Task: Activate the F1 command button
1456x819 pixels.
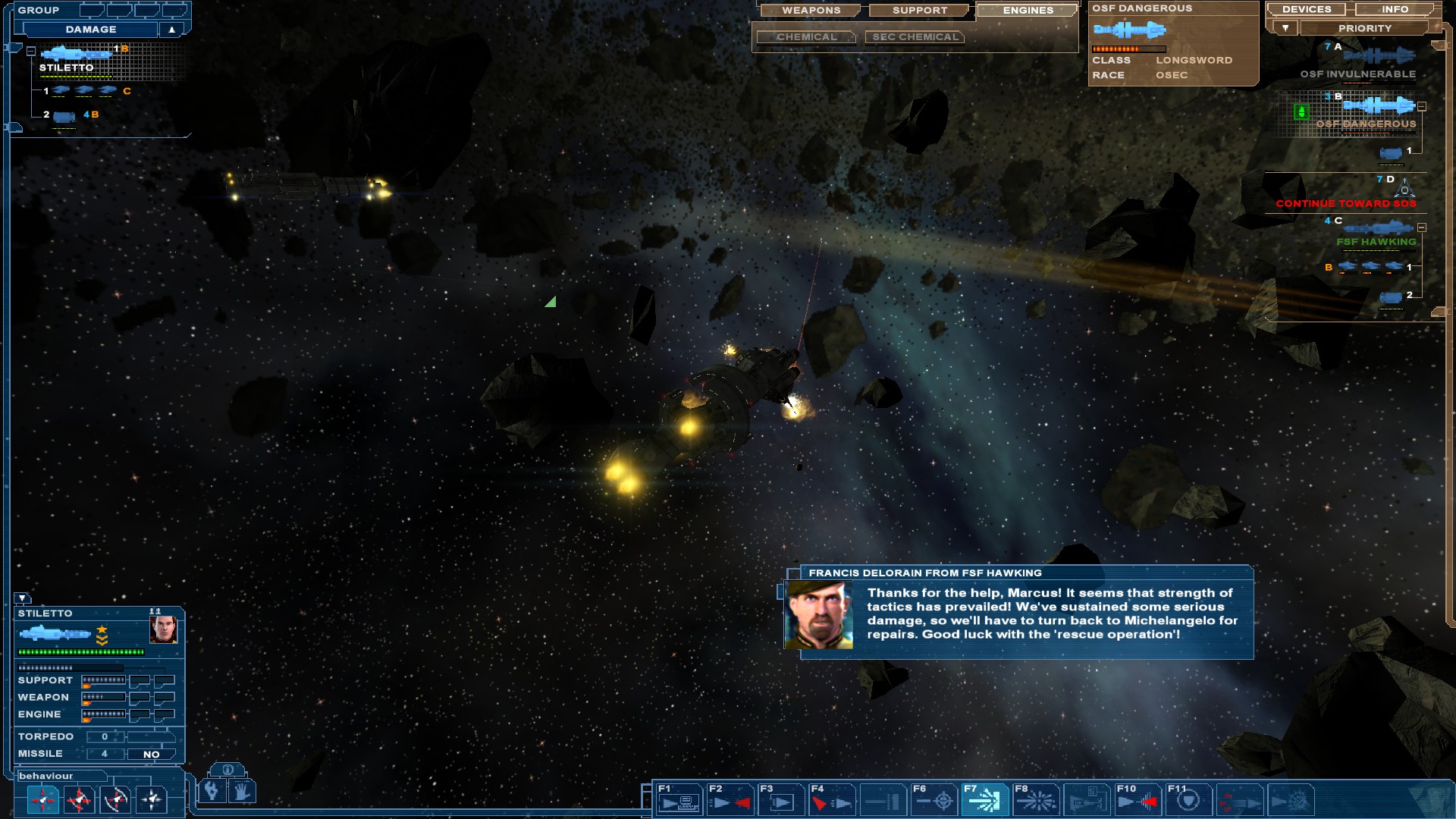Action: pyautogui.click(x=678, y=800)
